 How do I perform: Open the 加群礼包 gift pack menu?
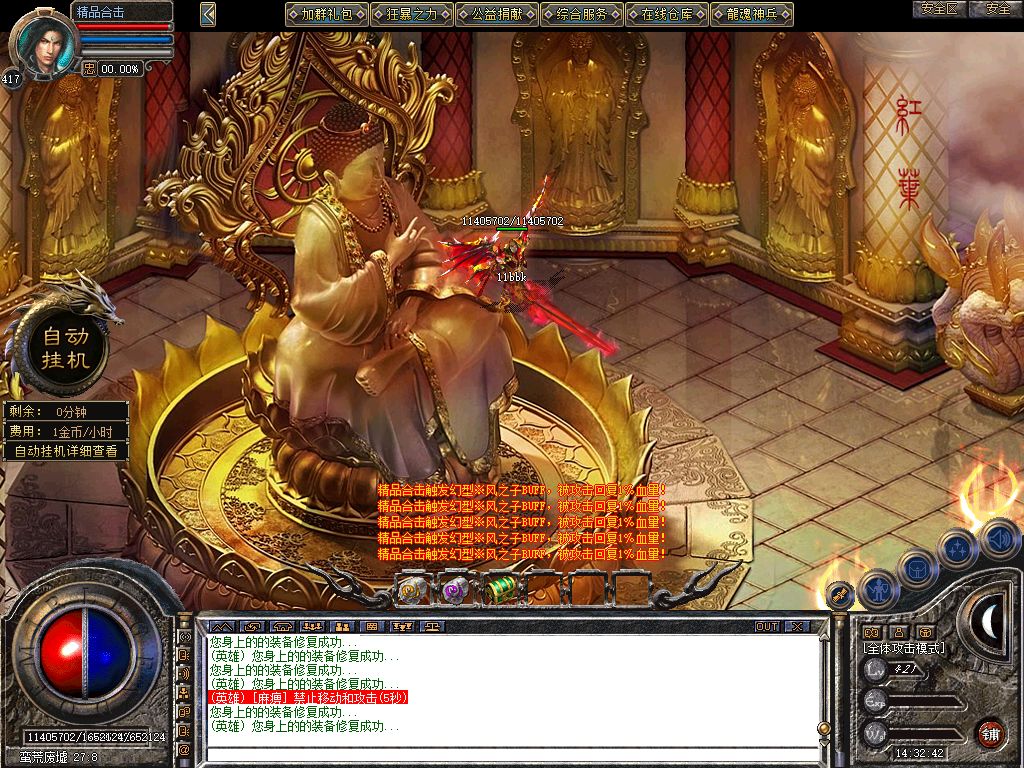tap(327, 14)
